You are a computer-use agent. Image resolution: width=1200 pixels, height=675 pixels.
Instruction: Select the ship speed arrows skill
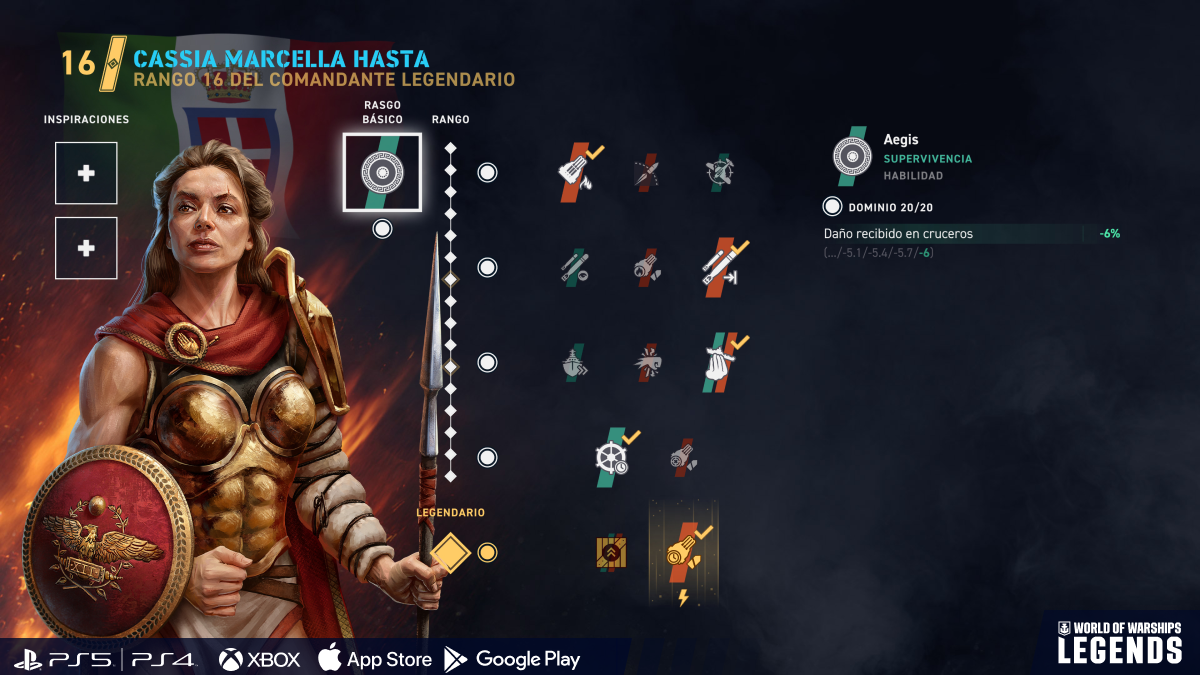(x=574, y=362)
